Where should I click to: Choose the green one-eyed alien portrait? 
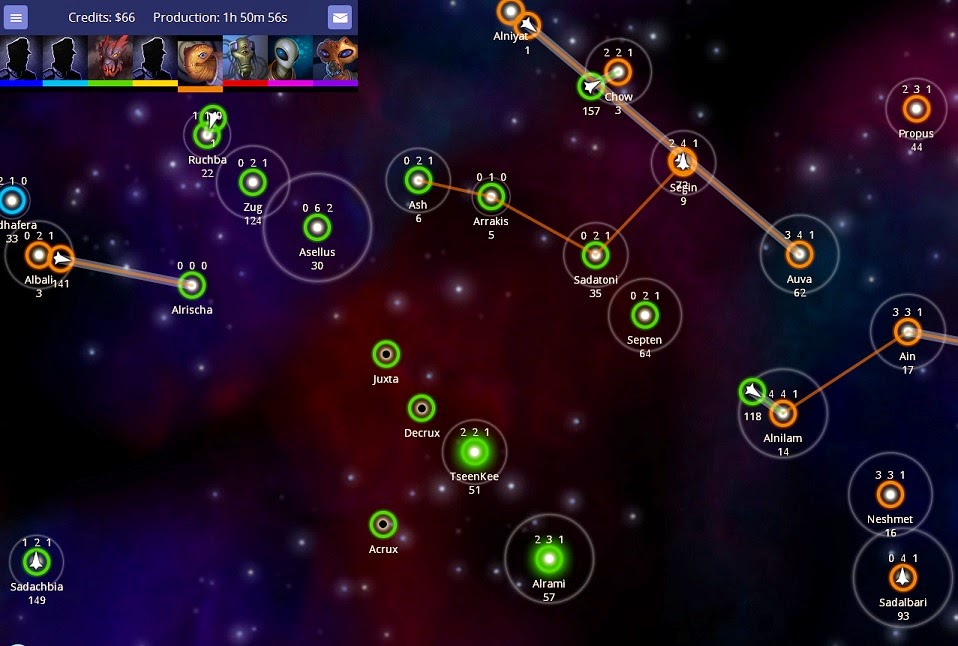tap(245, 58)
